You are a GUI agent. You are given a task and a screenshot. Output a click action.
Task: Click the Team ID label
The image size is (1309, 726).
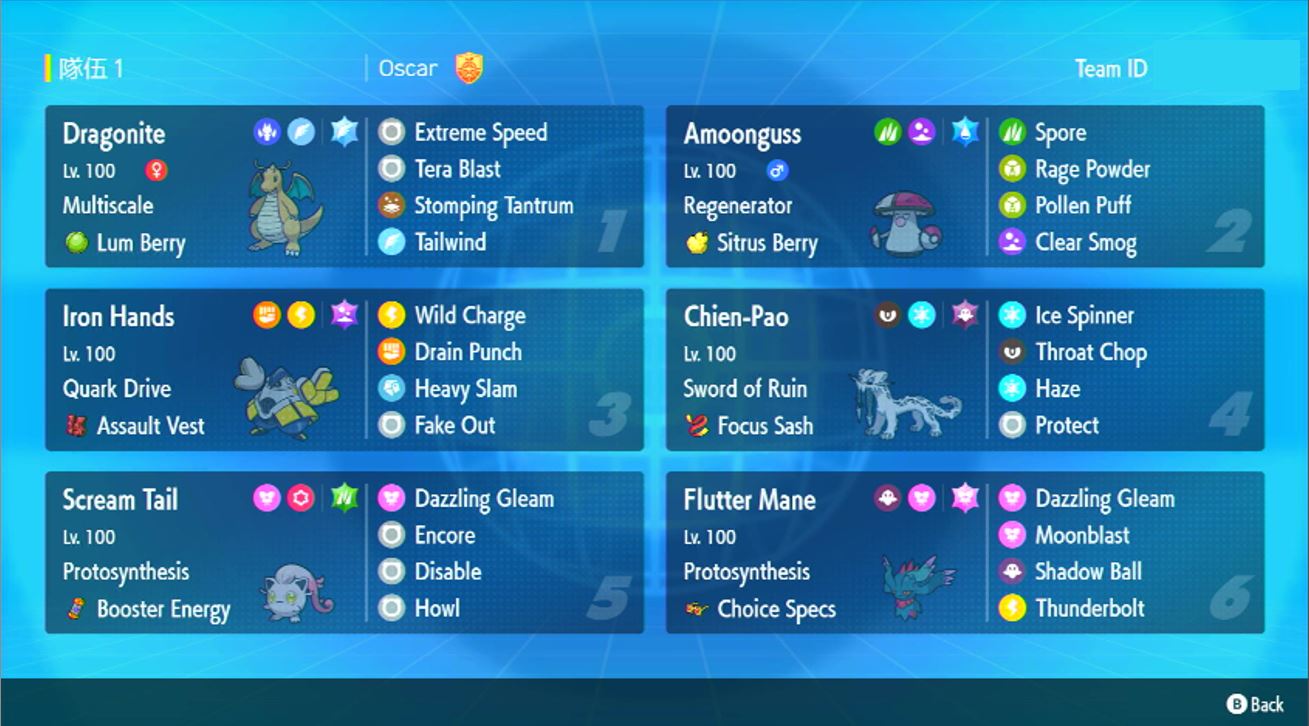(x=1110, y=69)
